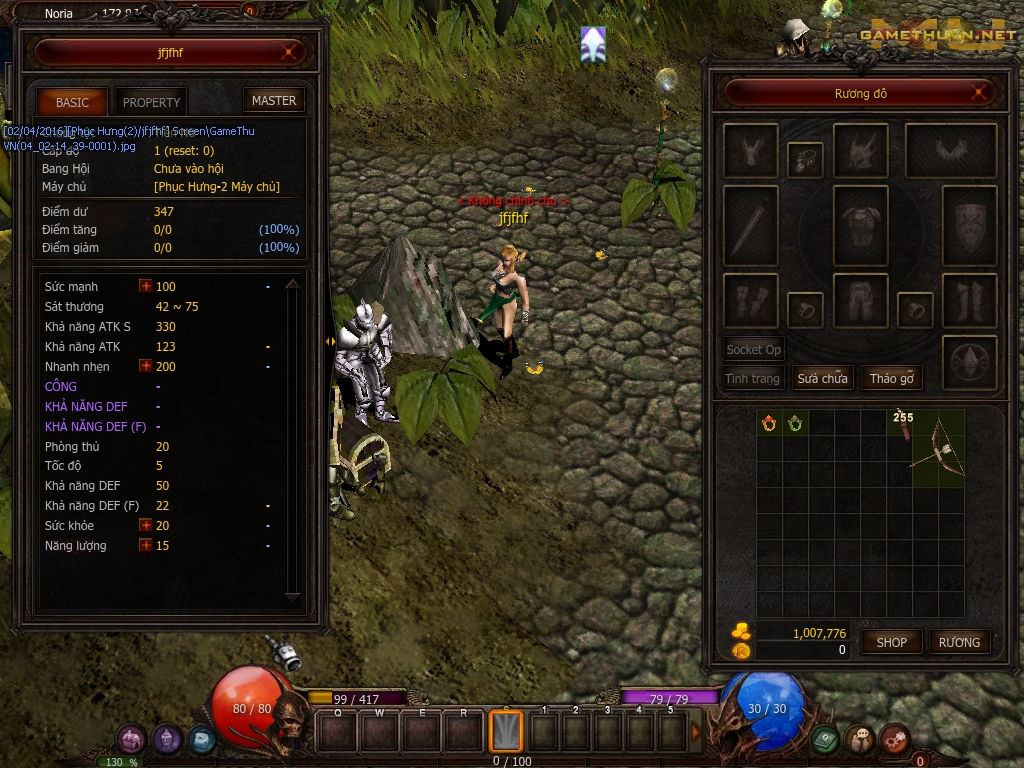Open the RƯƠNG storage button
Viewport: 1024px width, 768px height.
coord(959,642)
